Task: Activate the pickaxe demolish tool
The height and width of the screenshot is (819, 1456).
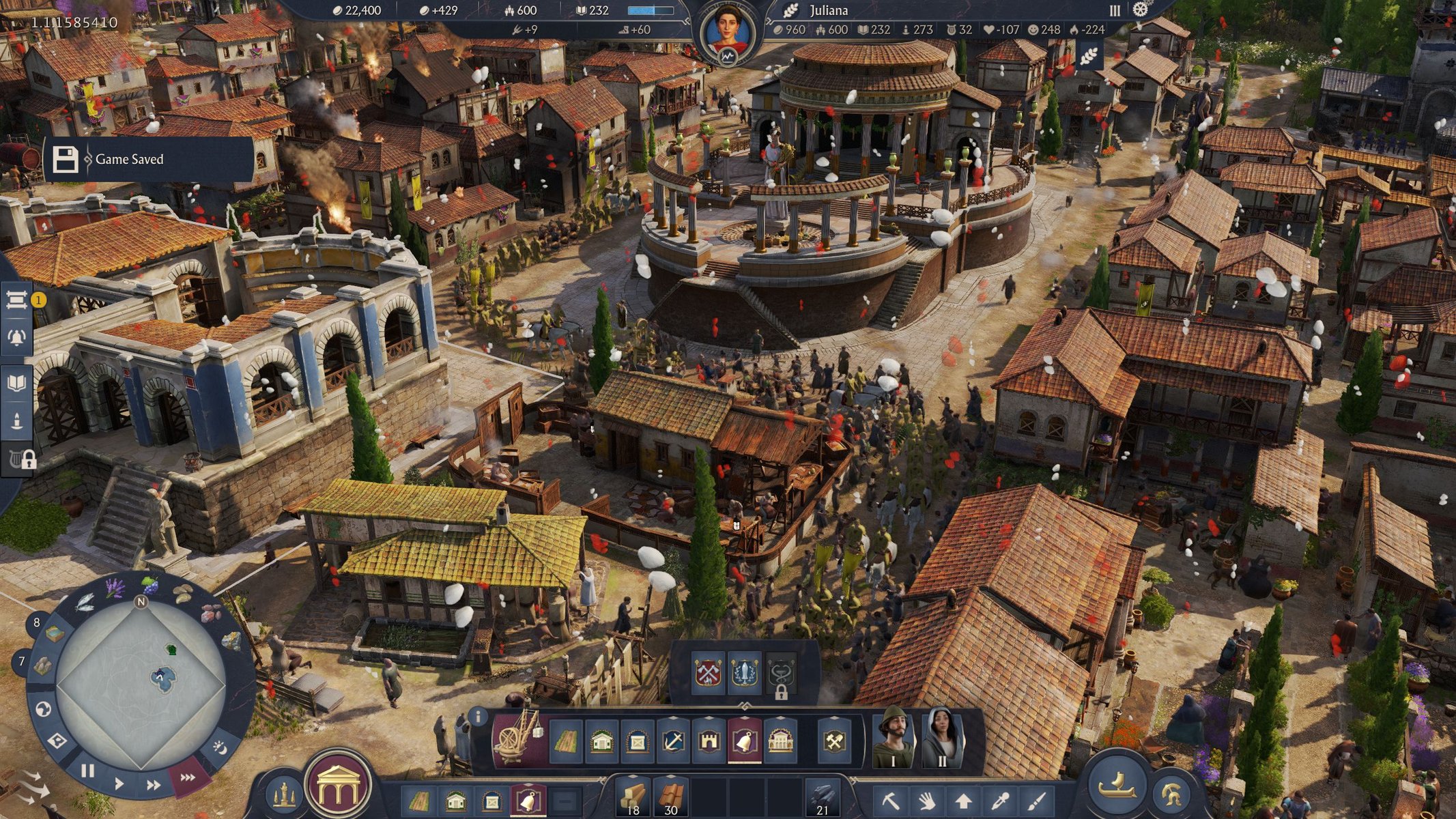Action: pos(891,799)
